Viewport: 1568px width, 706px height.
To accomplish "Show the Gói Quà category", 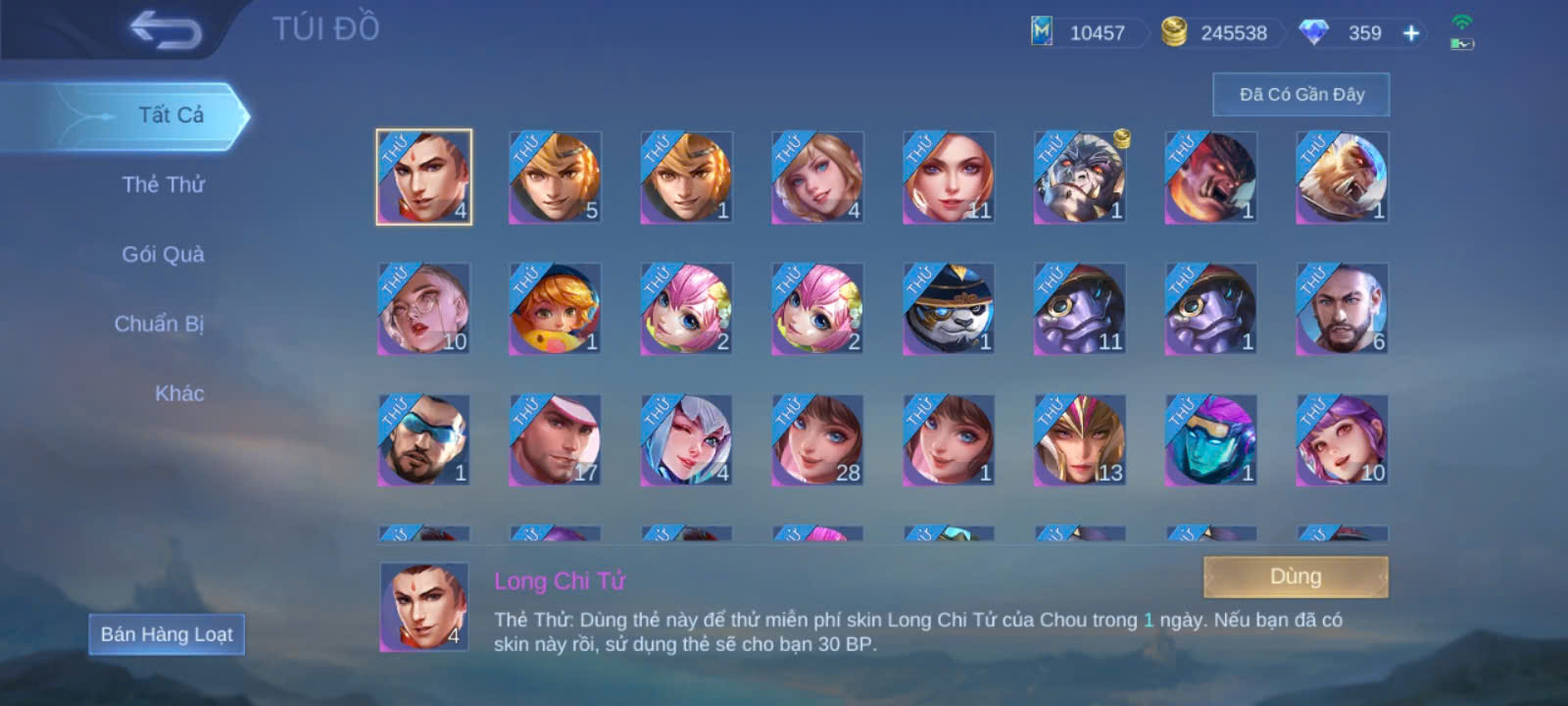I will coord(163,254).
